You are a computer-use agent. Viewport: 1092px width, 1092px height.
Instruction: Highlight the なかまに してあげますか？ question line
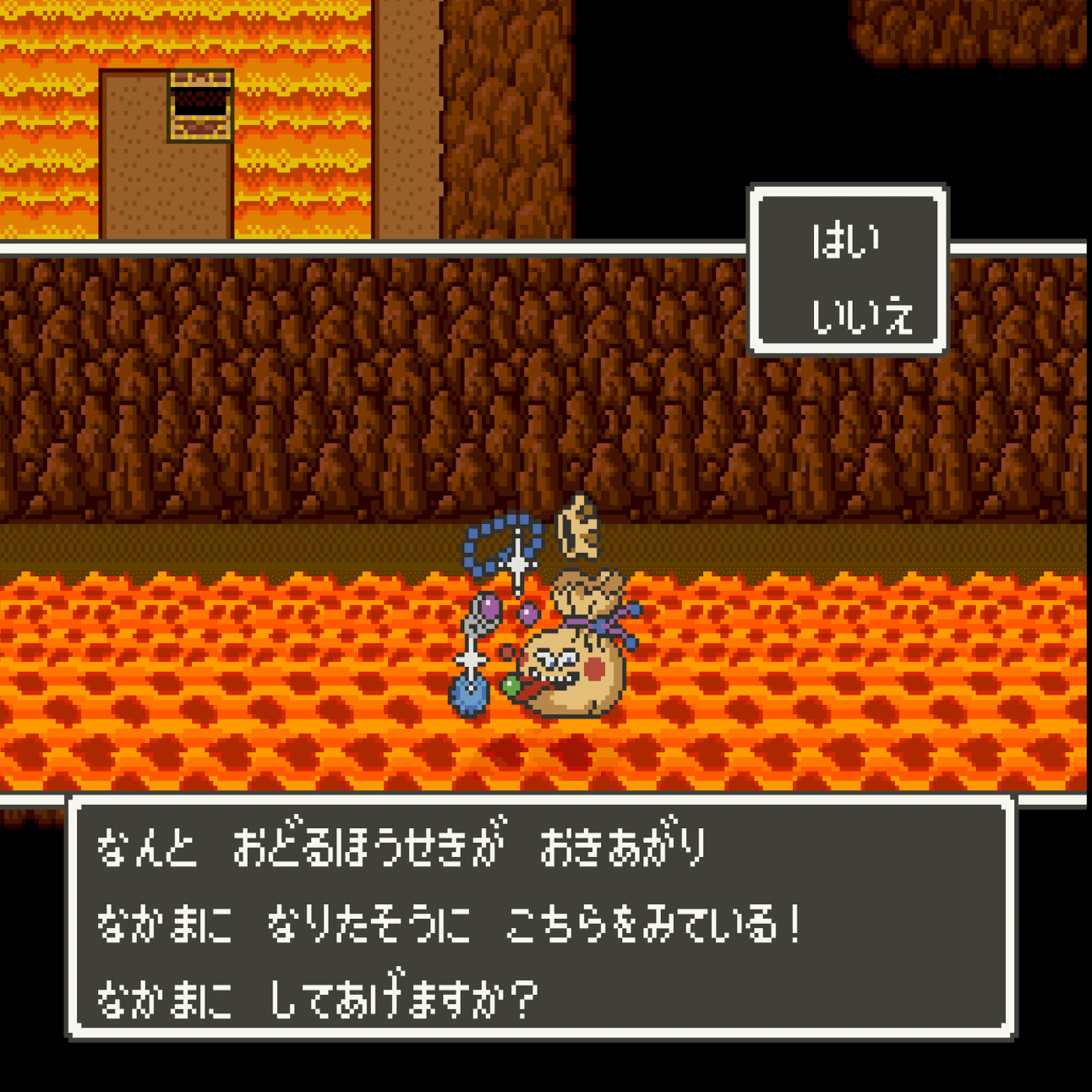[321, 997]
